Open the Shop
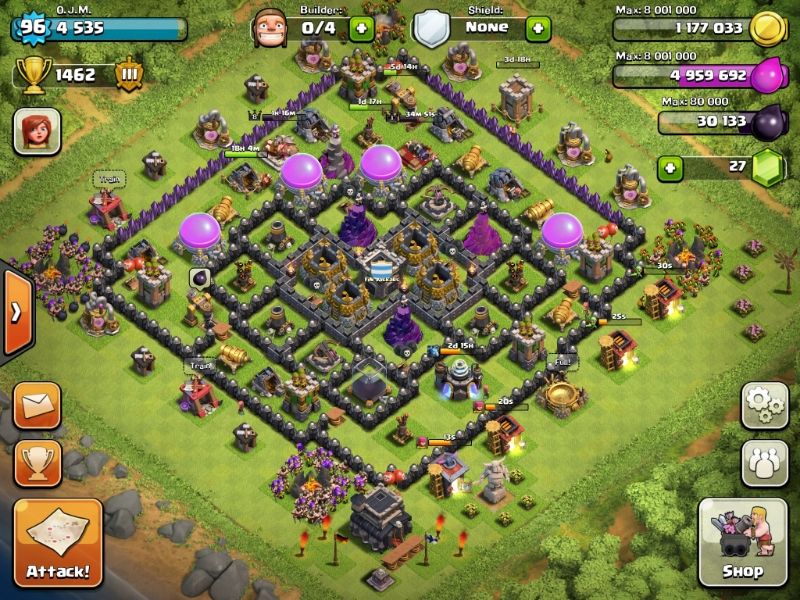 click(x=742, y=543)
